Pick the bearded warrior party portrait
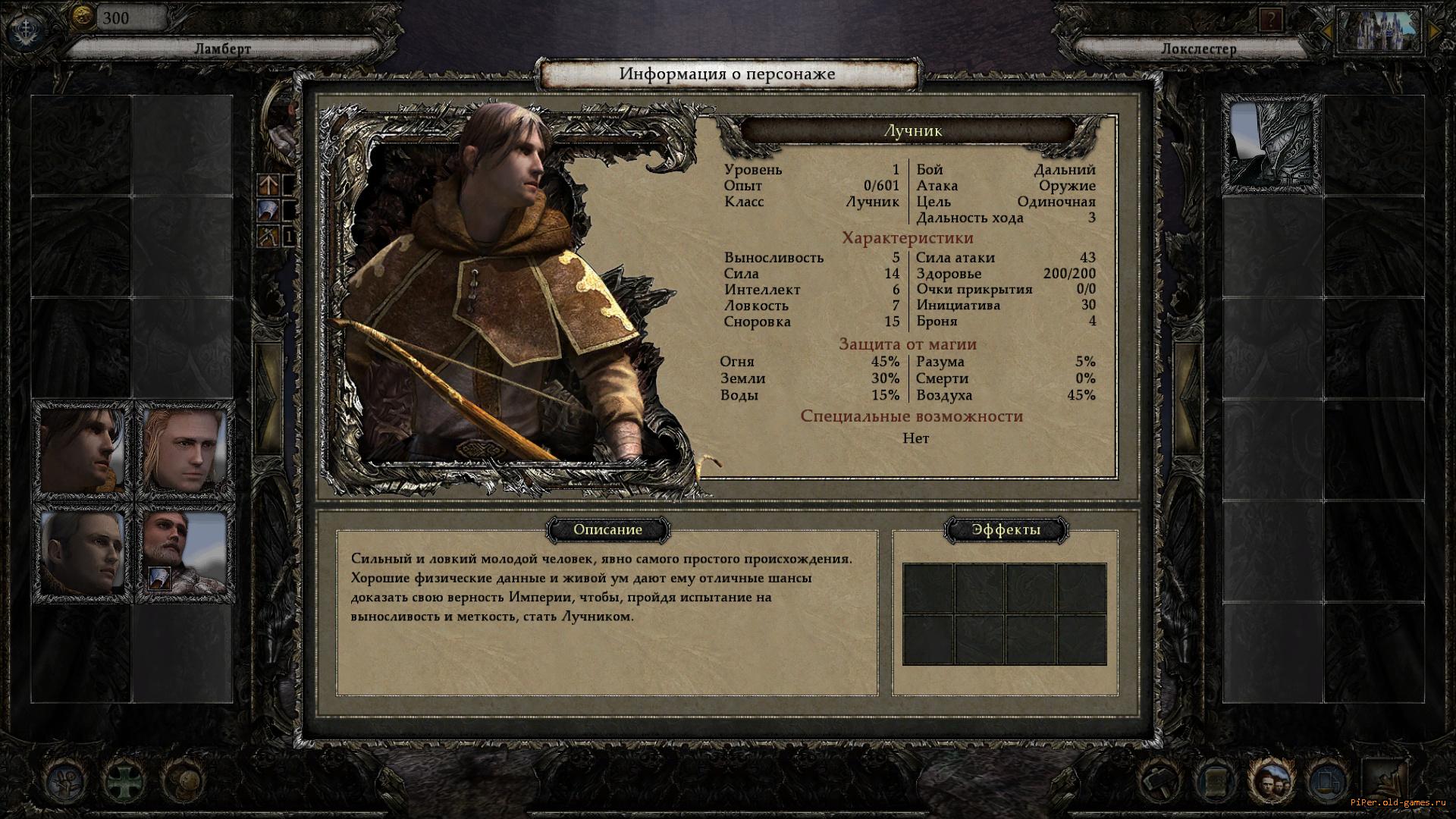The image size is (1456, 819). click(185, 552)
